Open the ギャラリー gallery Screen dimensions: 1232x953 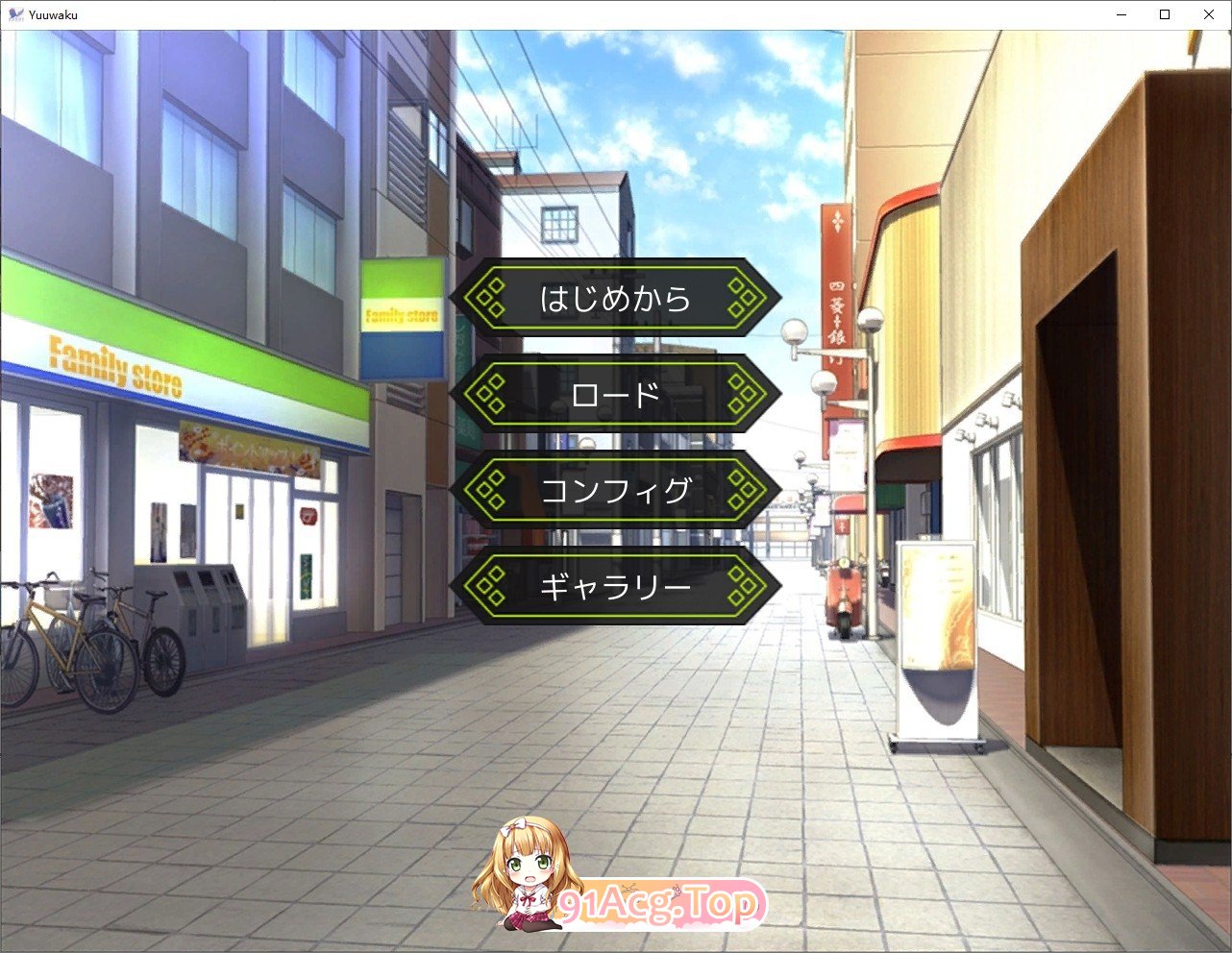pos(615,586)
